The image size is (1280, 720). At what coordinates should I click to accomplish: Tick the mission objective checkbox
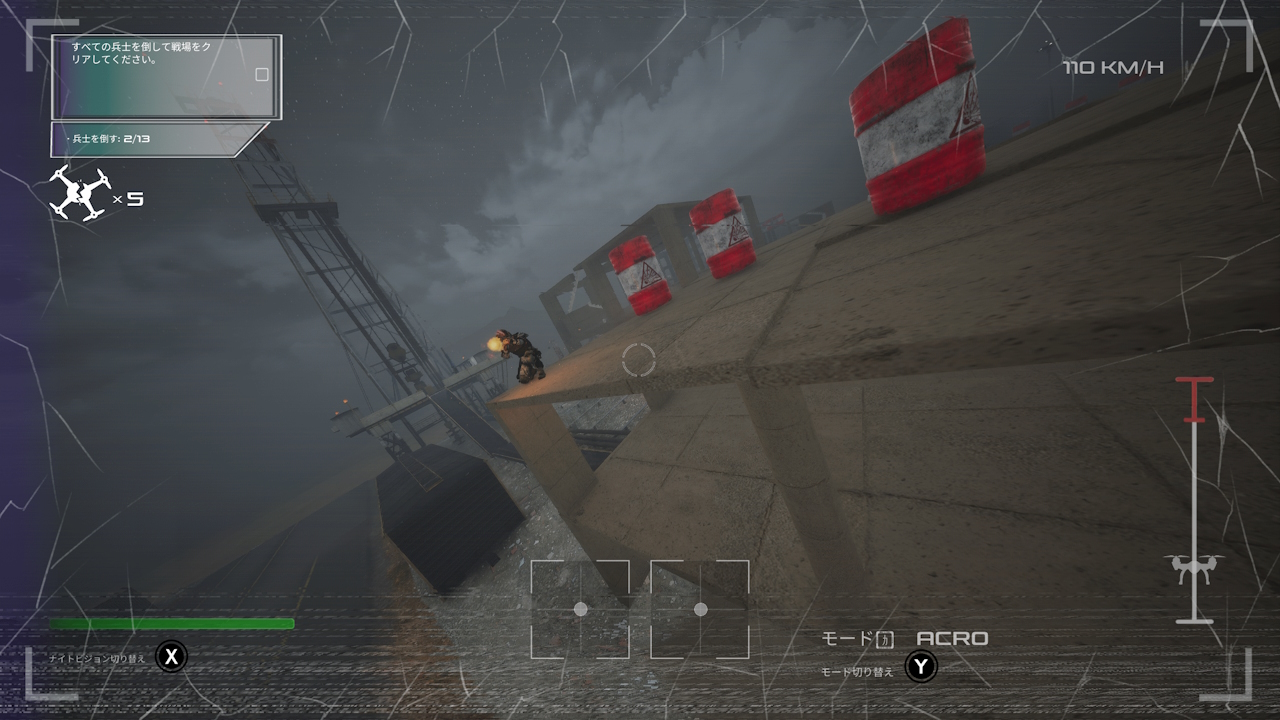(x=262, y=74)
